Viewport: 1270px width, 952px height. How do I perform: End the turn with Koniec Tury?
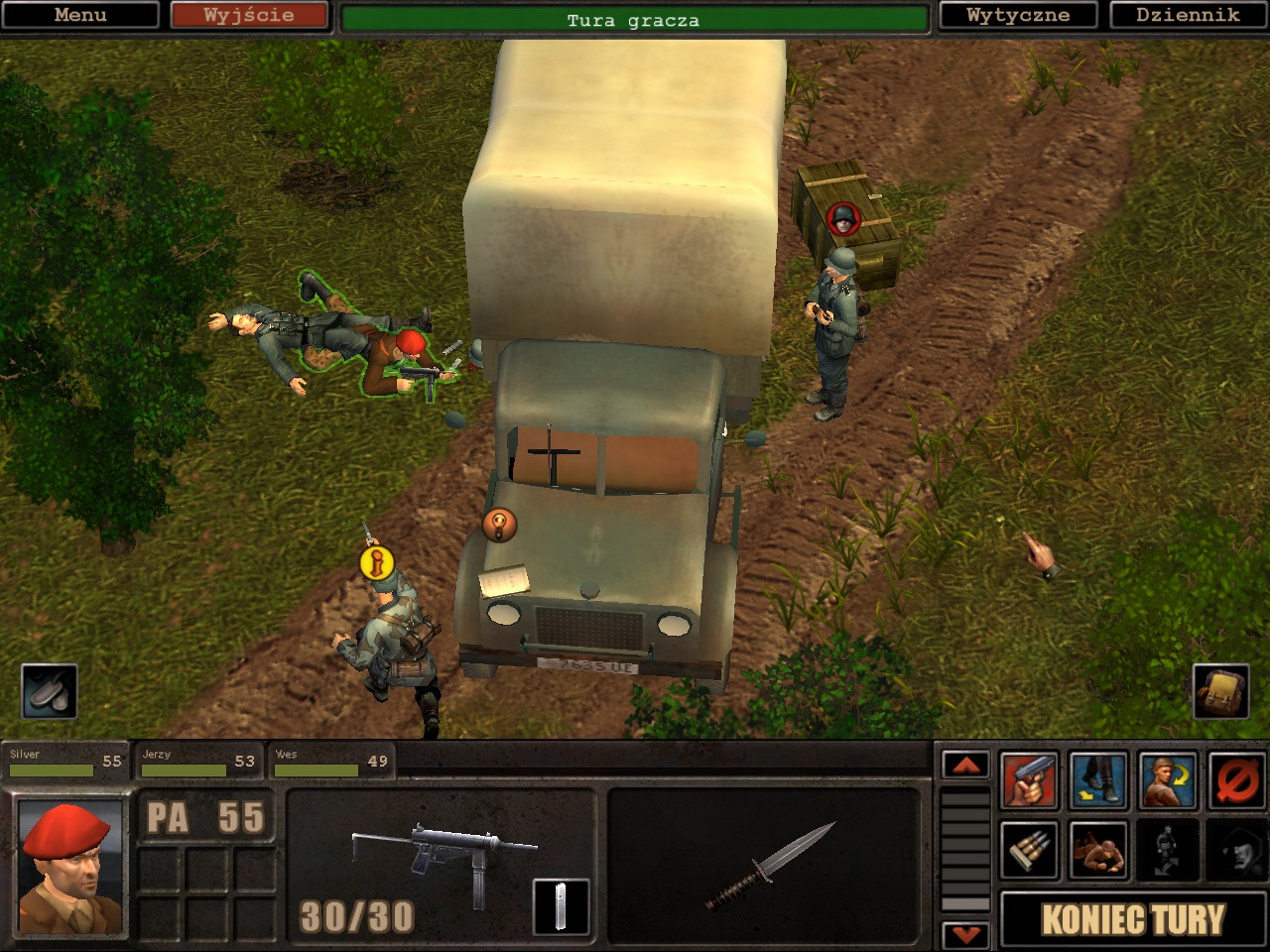pos(1132,920)
